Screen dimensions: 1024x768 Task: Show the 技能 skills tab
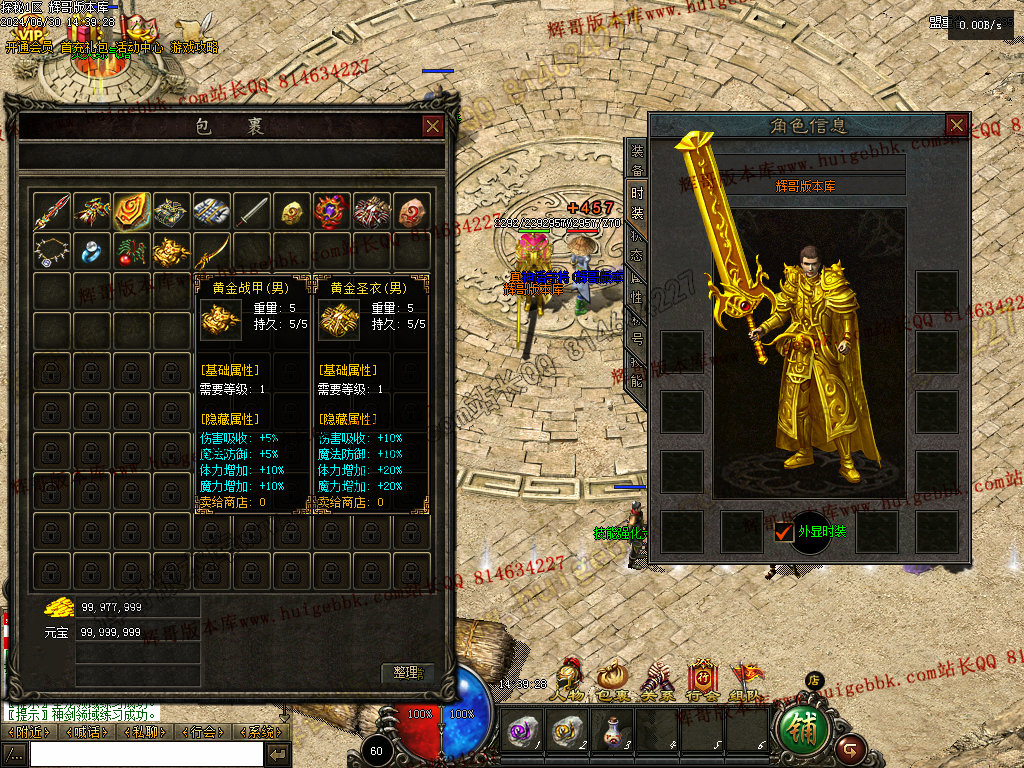click(637, 372)
